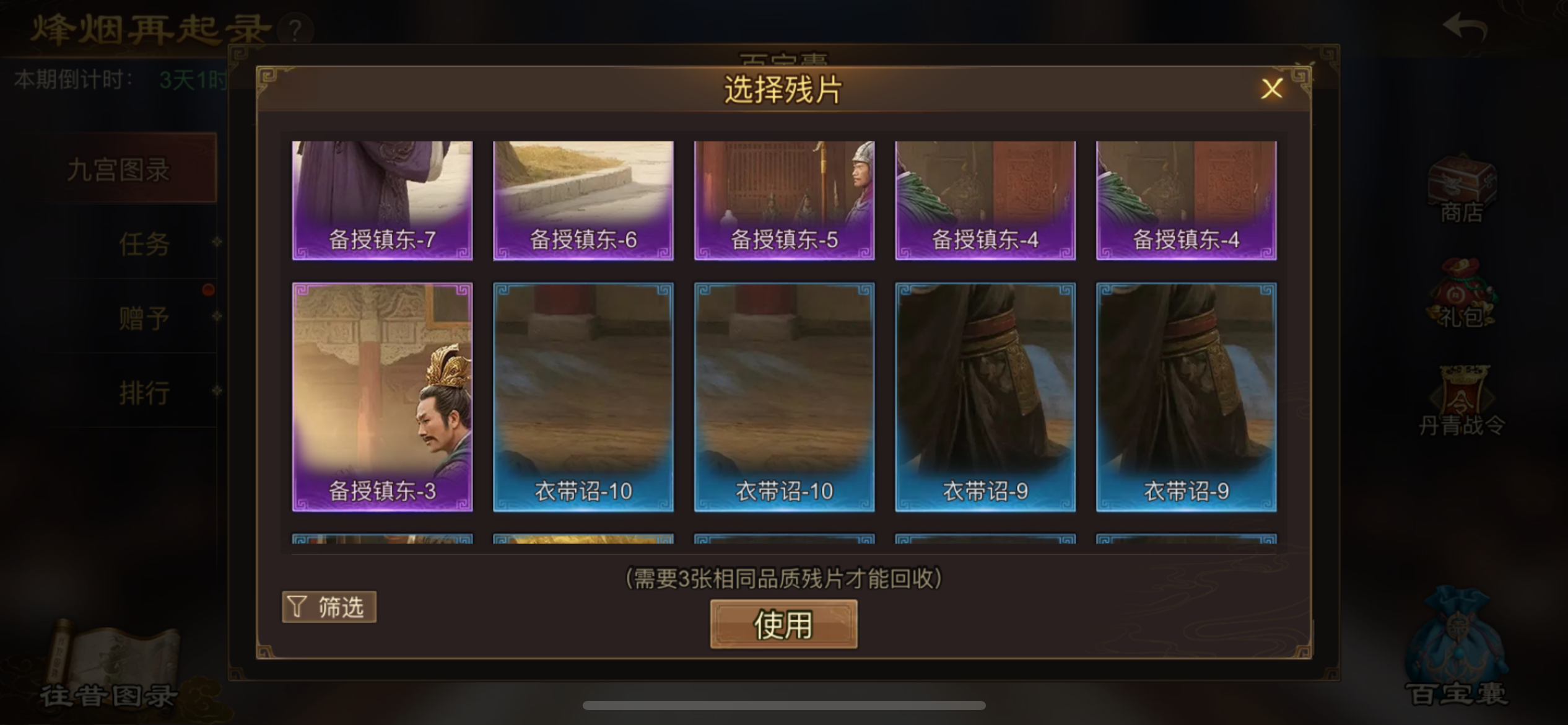Select the 衣带诏-10 fragment card
Viewport: 1568px width, 725px height.
[582, 395]
